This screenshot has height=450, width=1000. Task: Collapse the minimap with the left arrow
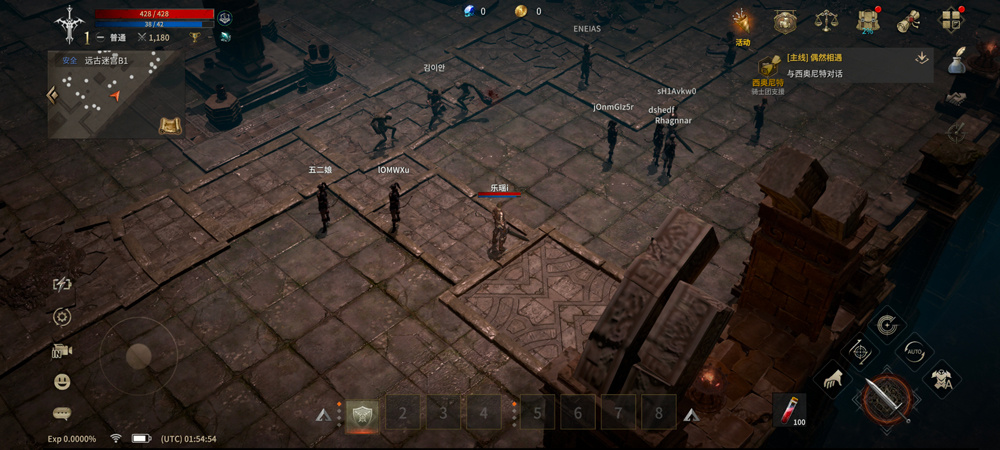tap(53, 95)
